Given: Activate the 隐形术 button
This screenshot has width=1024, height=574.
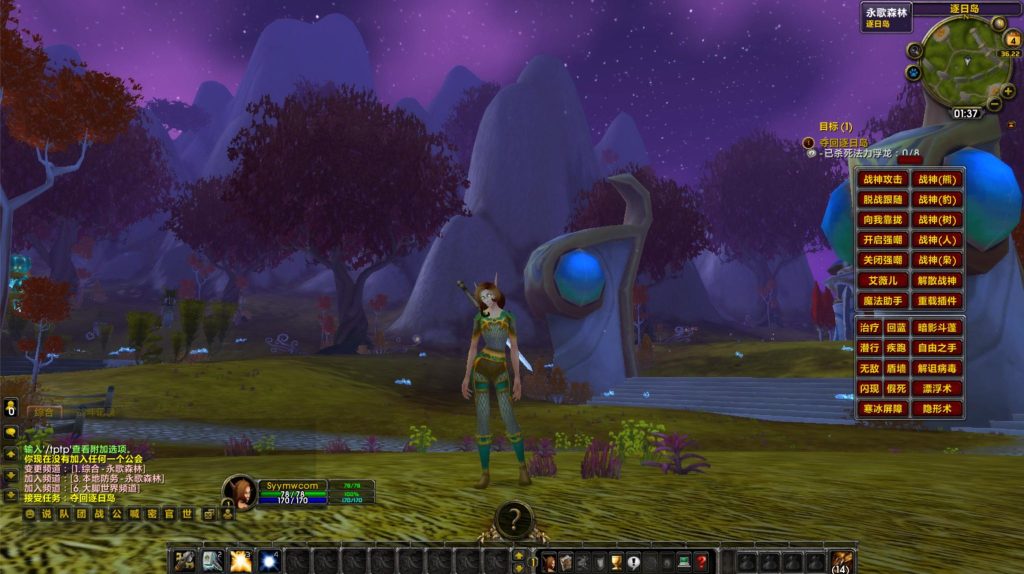Looking at the screenshot, I should (937, 408).
